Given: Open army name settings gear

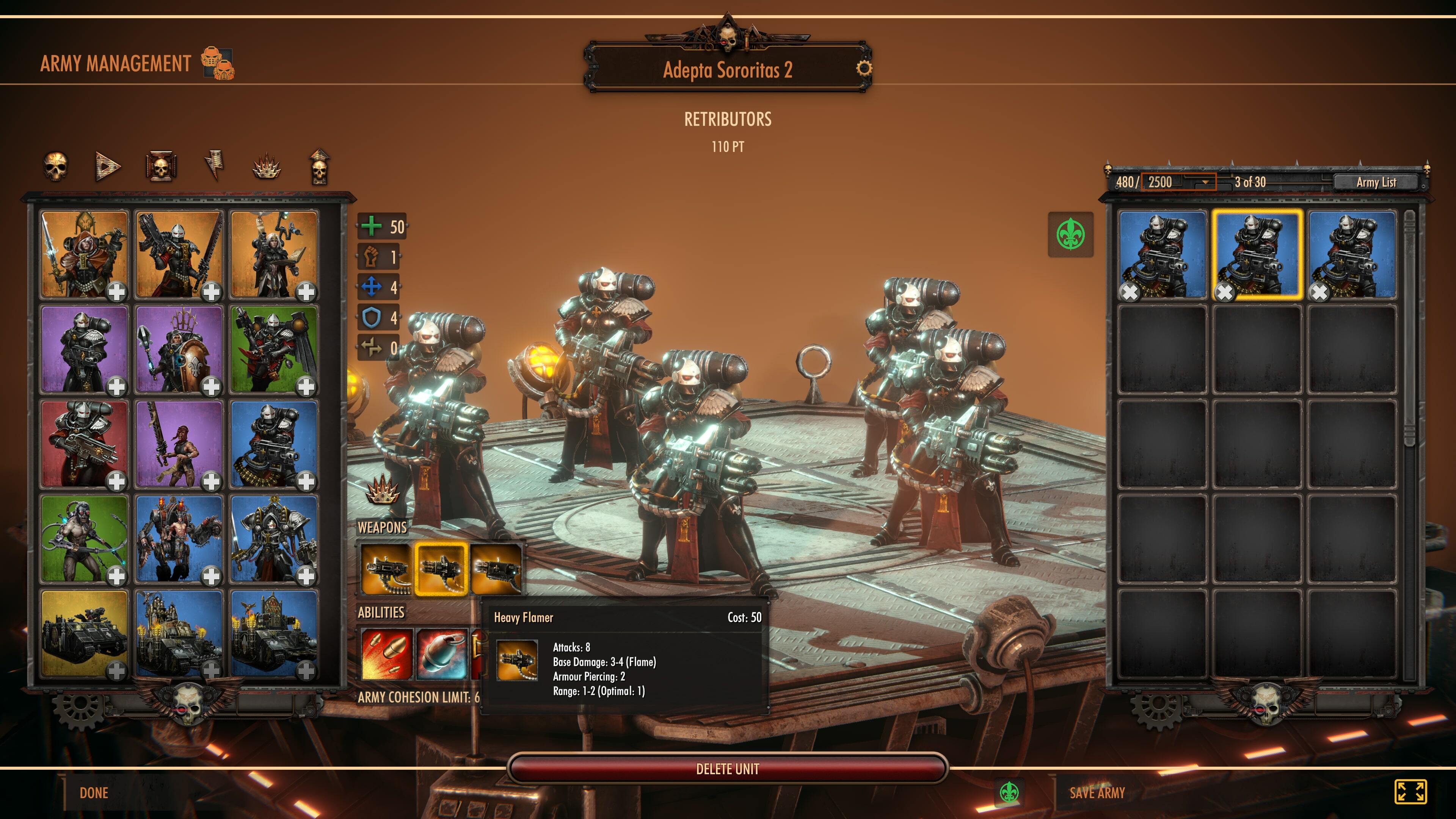Looking at the screenshot, I should click(x=864, y=68).
